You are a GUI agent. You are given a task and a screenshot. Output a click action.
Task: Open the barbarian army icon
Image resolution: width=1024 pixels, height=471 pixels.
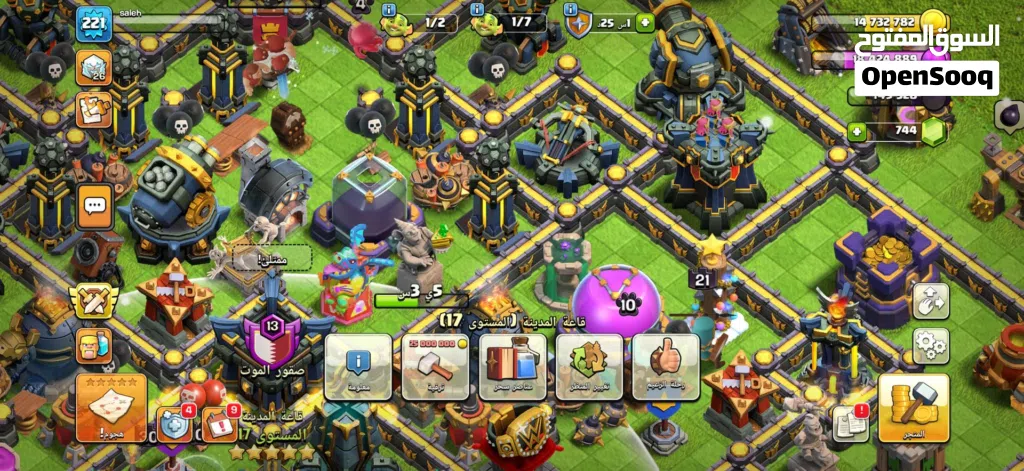[x=95, y=346]
